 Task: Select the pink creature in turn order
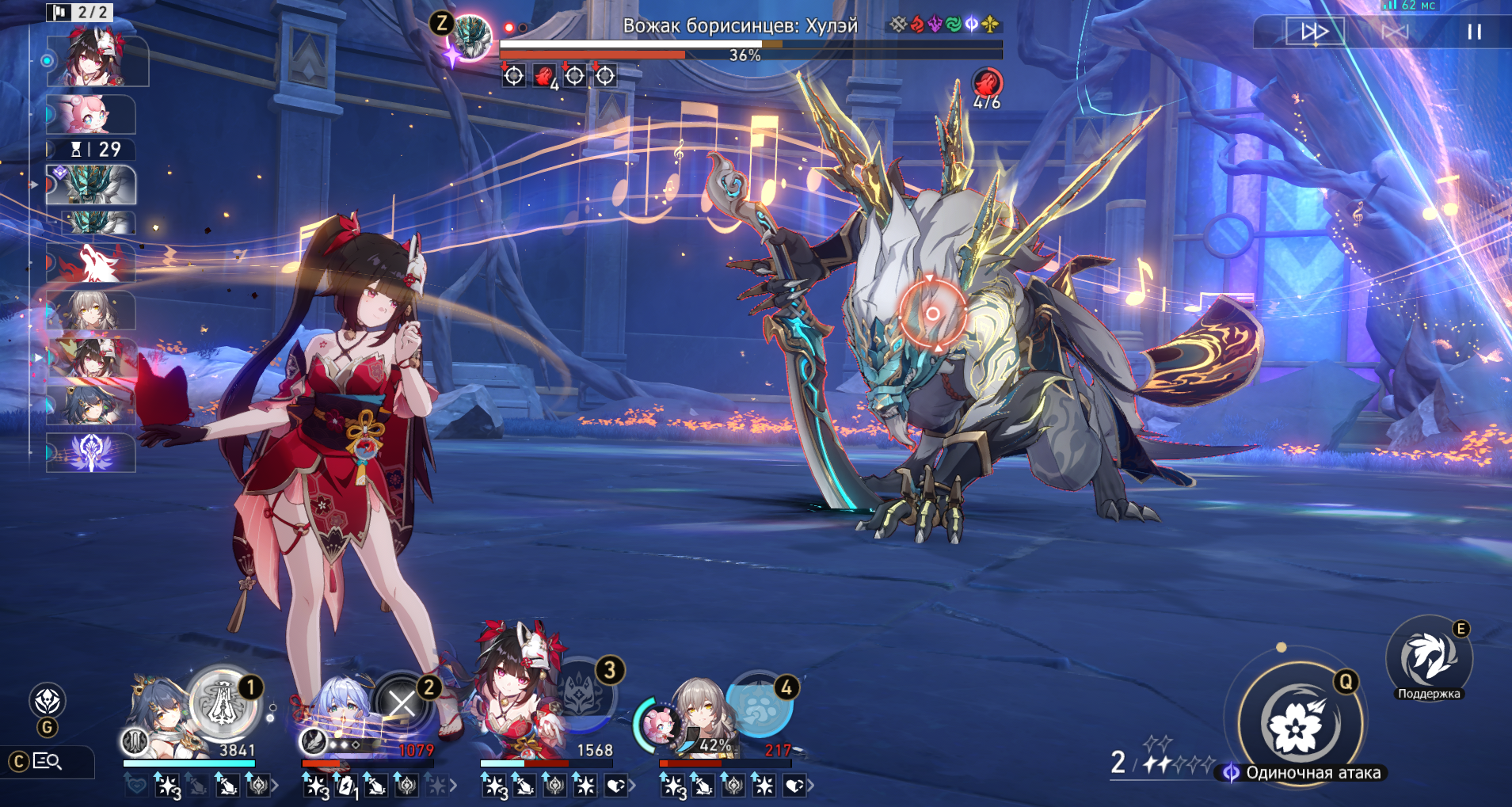click(x=91, y=115)
